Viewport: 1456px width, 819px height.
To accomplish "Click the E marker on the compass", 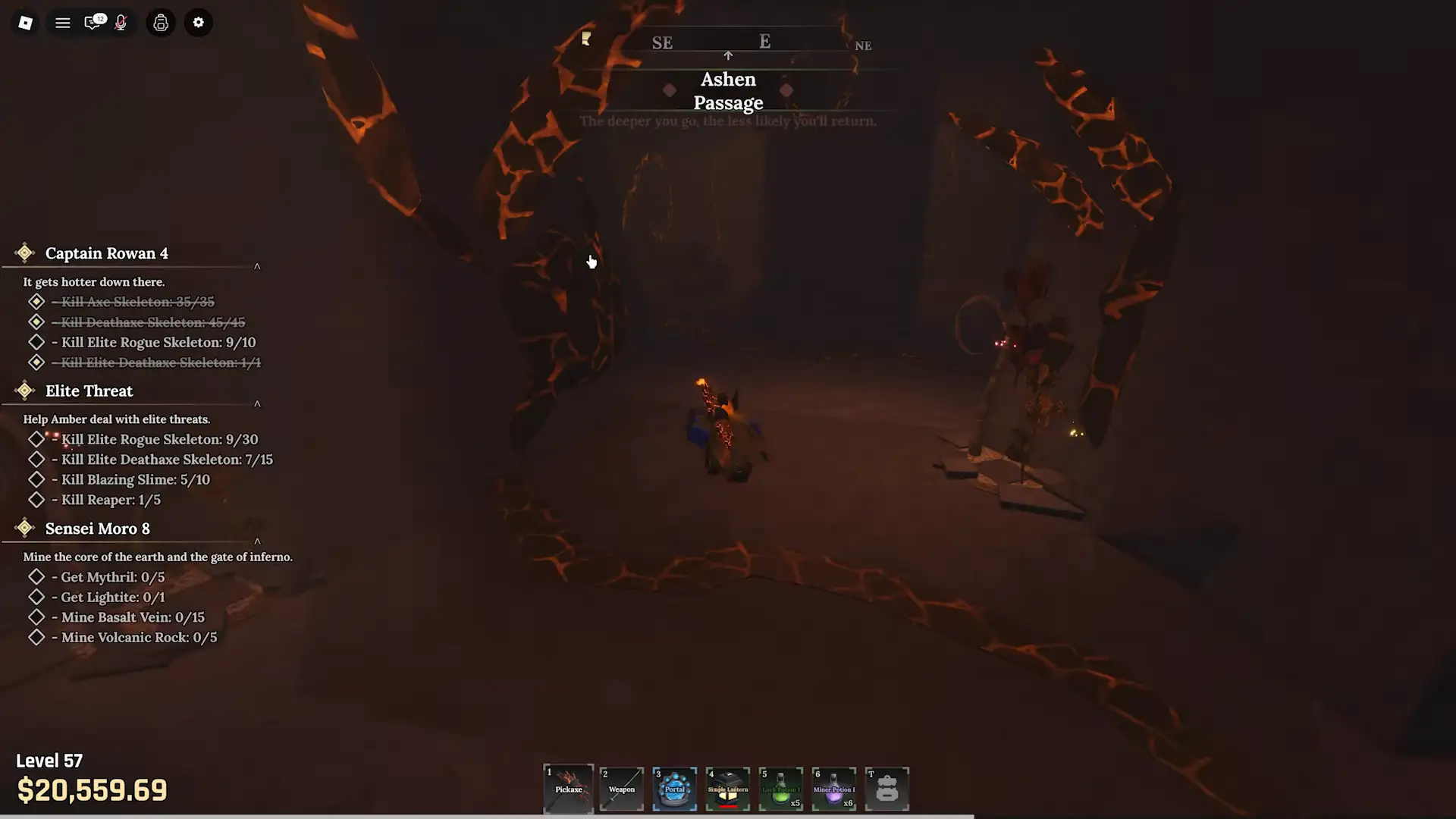I will click(764, 42).
